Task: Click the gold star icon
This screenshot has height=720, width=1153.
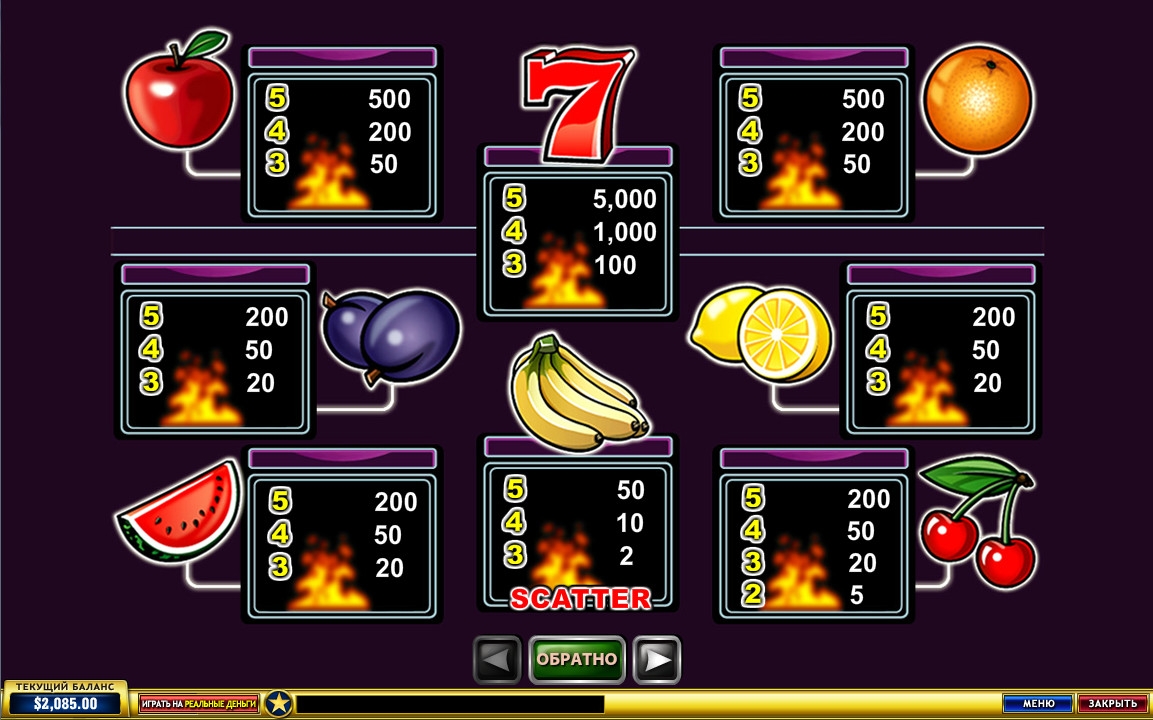Action: 278,704
